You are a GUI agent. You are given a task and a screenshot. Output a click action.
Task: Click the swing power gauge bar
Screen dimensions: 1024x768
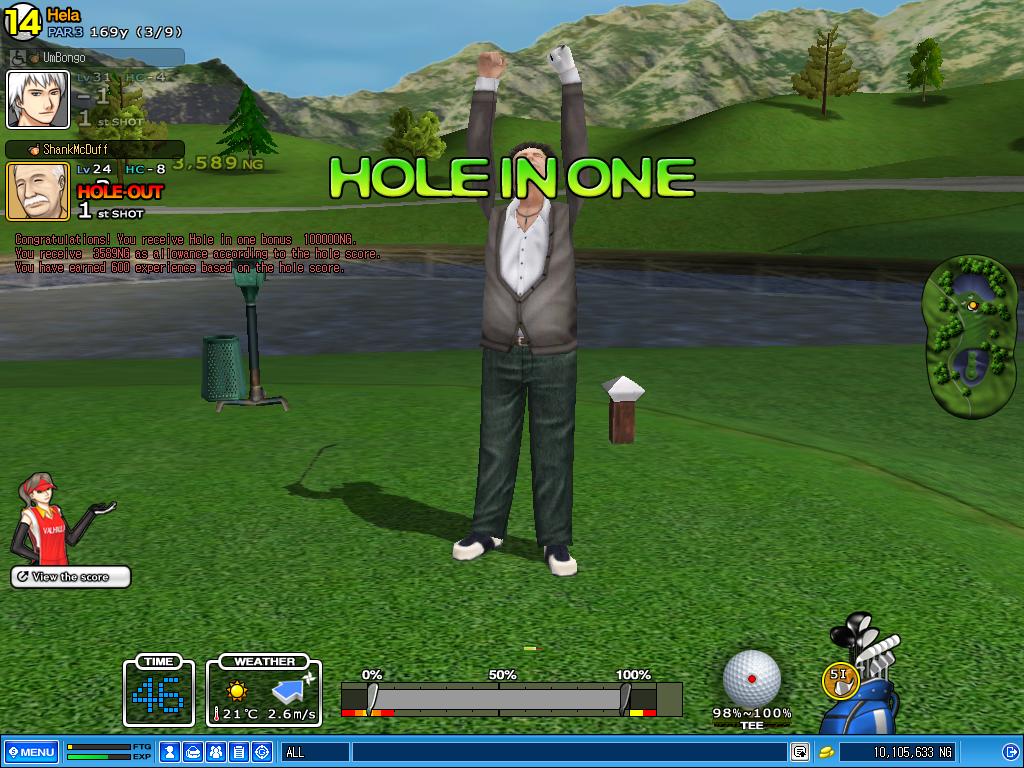pyautogui.click(x=498, y=698)
